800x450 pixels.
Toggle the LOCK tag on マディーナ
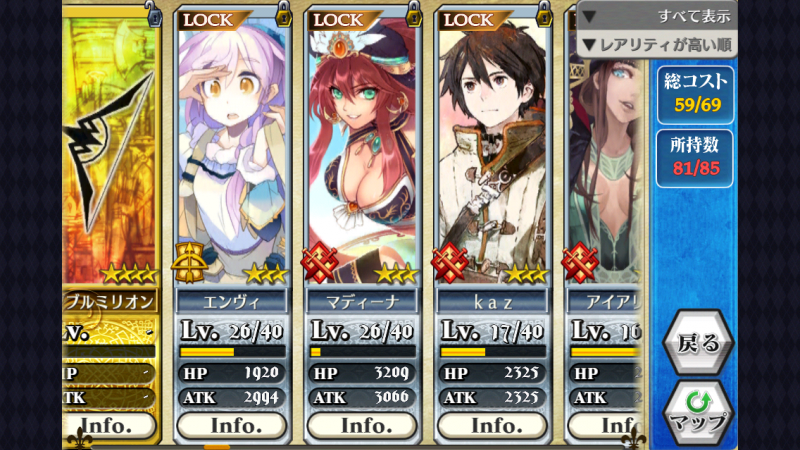tap(338, 19)
